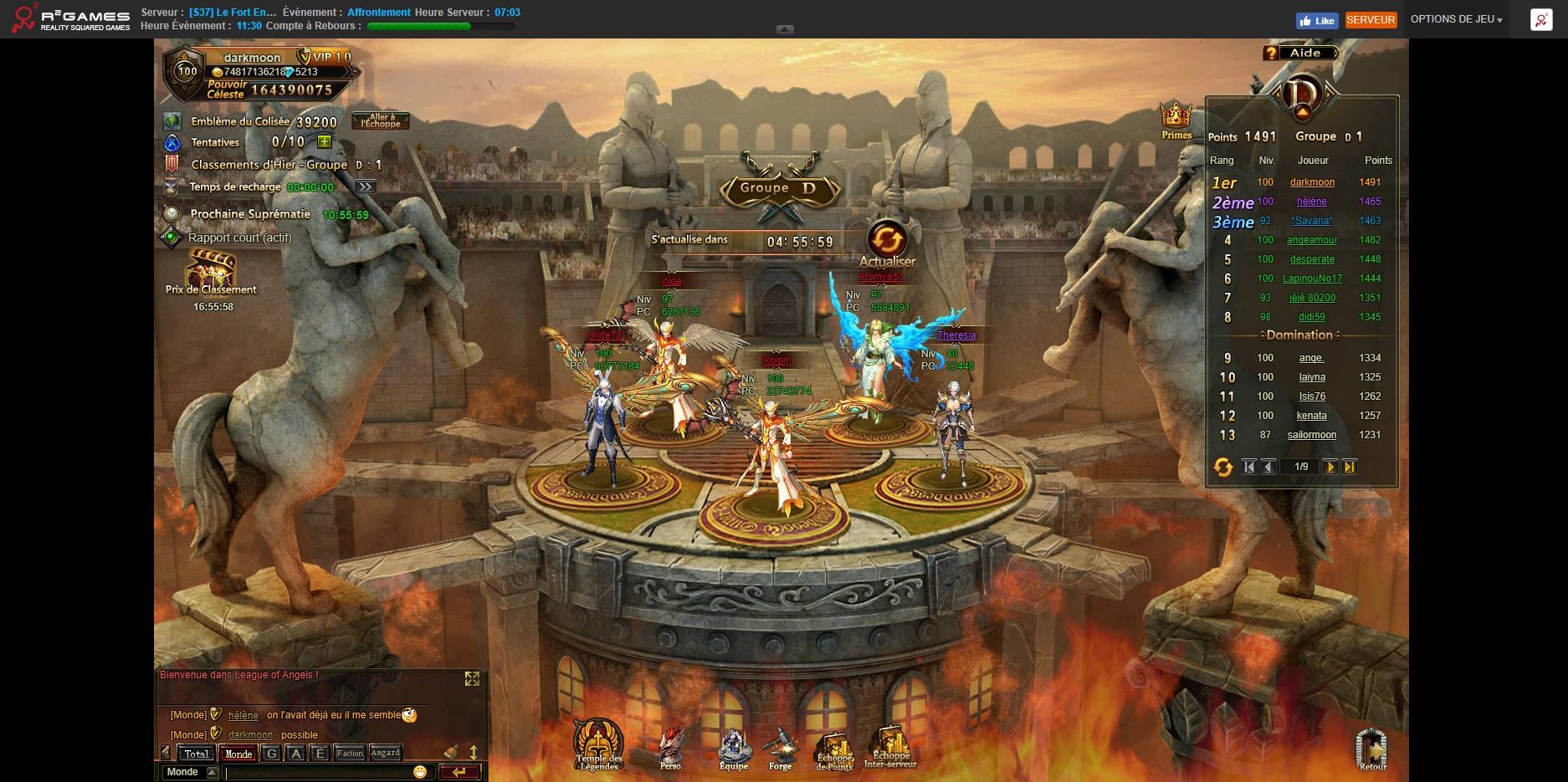The height and width of the screenshot is (782, 1568).
Task: Select player hélène in ranking list
Action: [x=1311, y=202]
